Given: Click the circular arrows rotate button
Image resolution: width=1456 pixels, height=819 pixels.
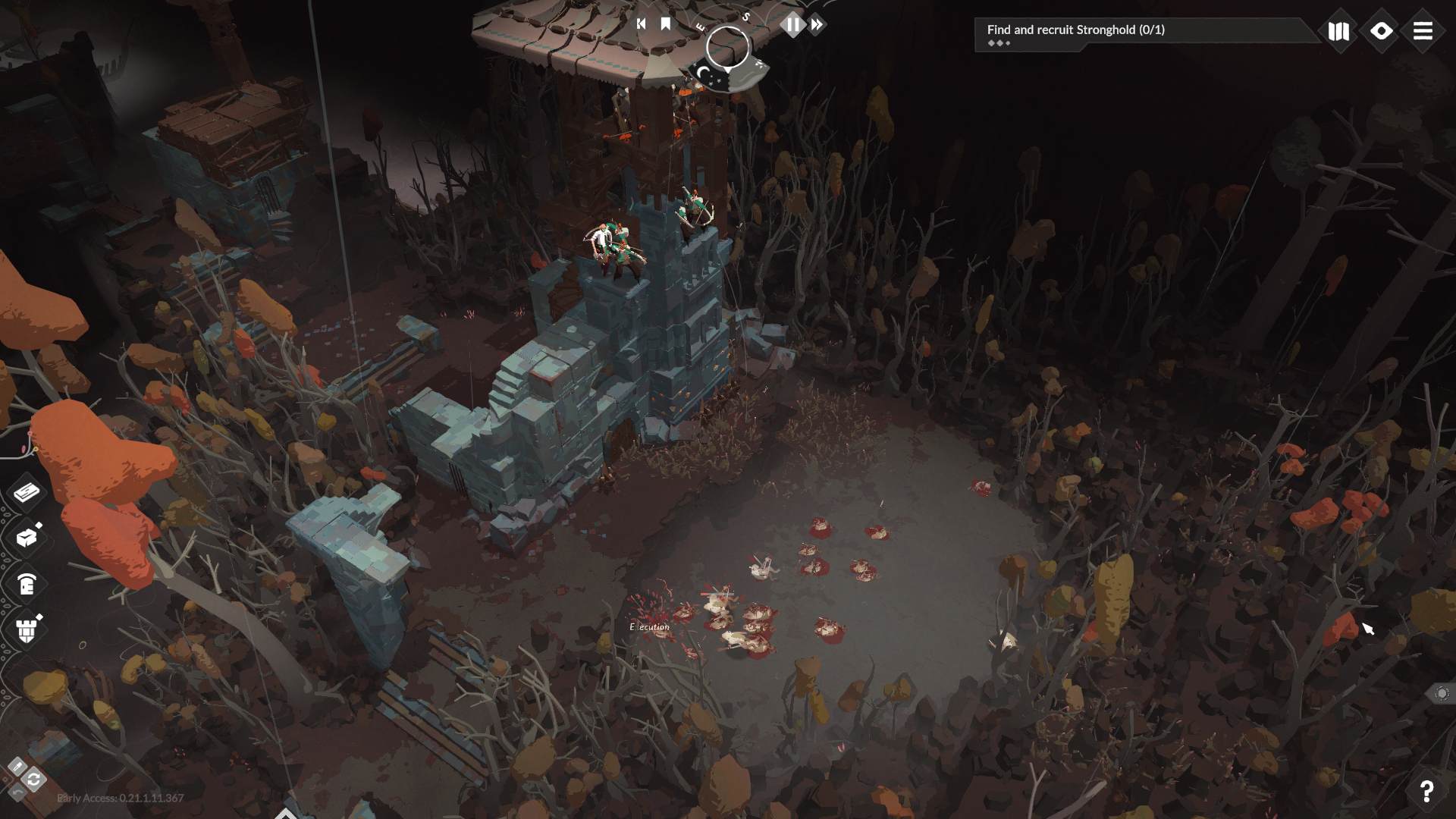Looking at the screenshot, I should [x=34, y=780].
